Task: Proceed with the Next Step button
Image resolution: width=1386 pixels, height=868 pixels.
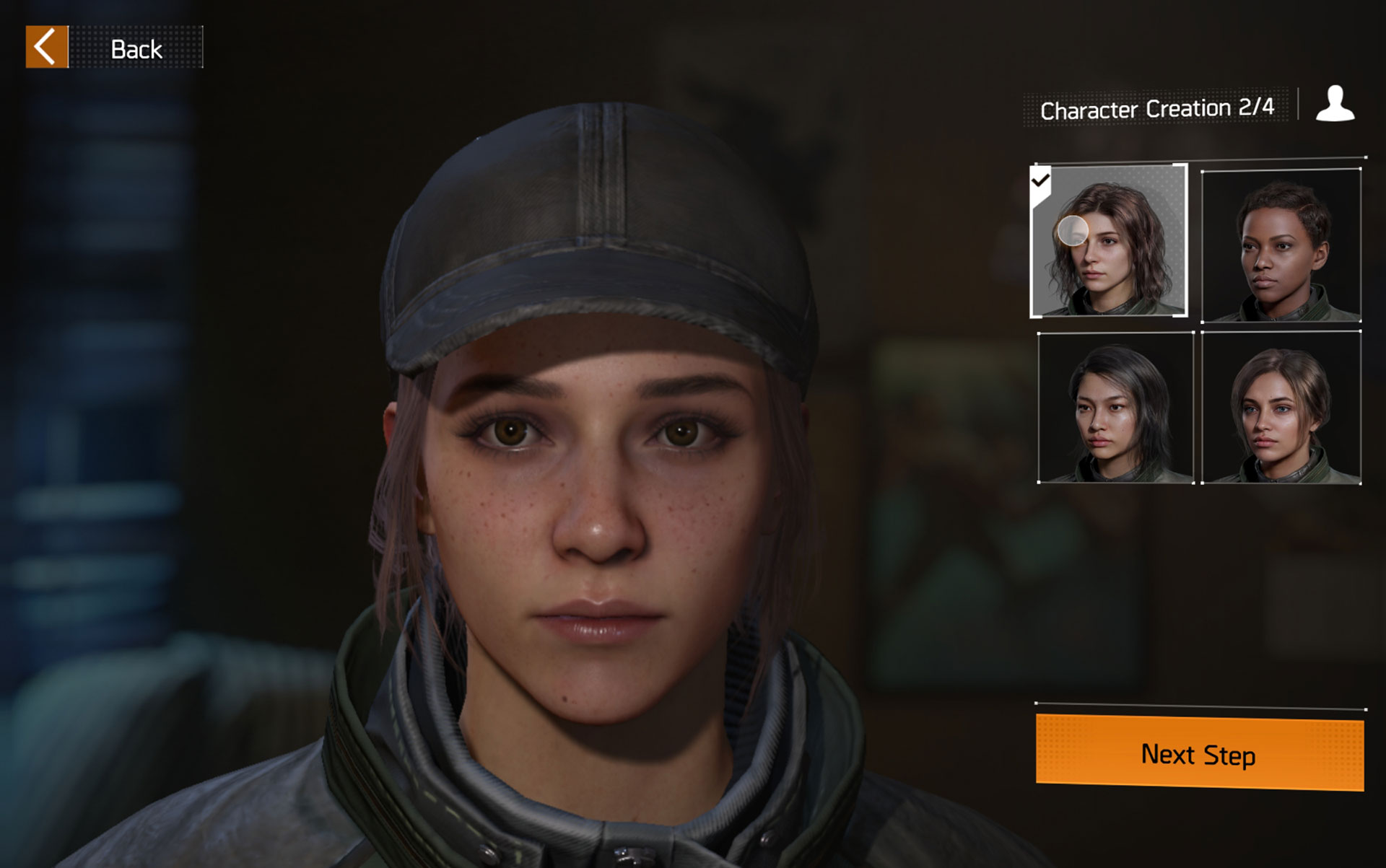Action: (x=1199, y=753)
